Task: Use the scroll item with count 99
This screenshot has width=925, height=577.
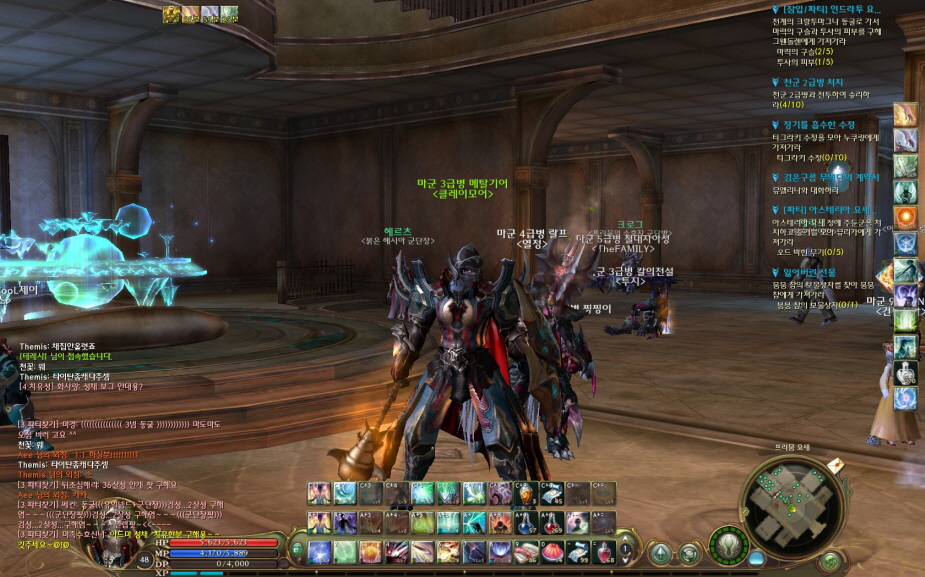Action: click(579, 551)
